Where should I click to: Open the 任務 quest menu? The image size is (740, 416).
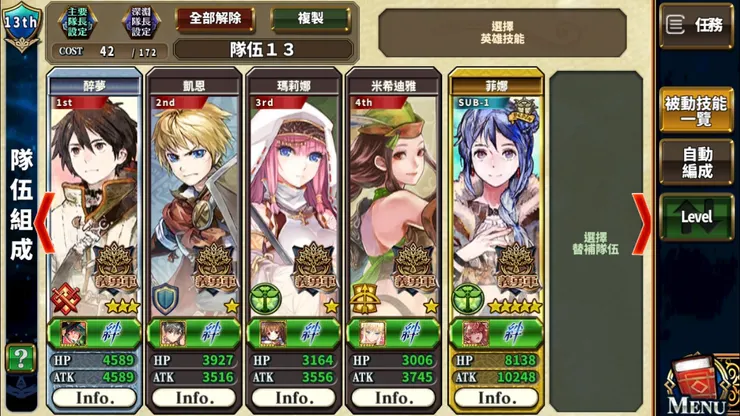click(x=696, y=25)
